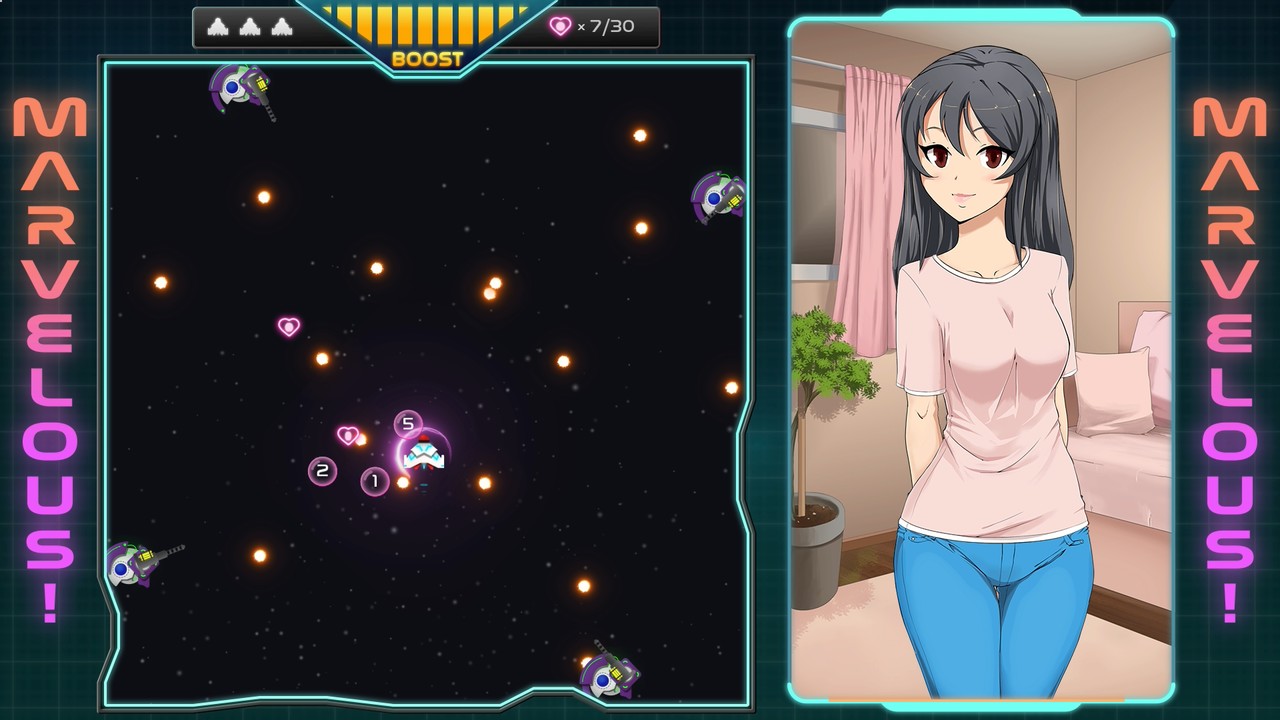Click the UFO enemy in the top-left corner
Screen dimensions: 1280x720
237,86
